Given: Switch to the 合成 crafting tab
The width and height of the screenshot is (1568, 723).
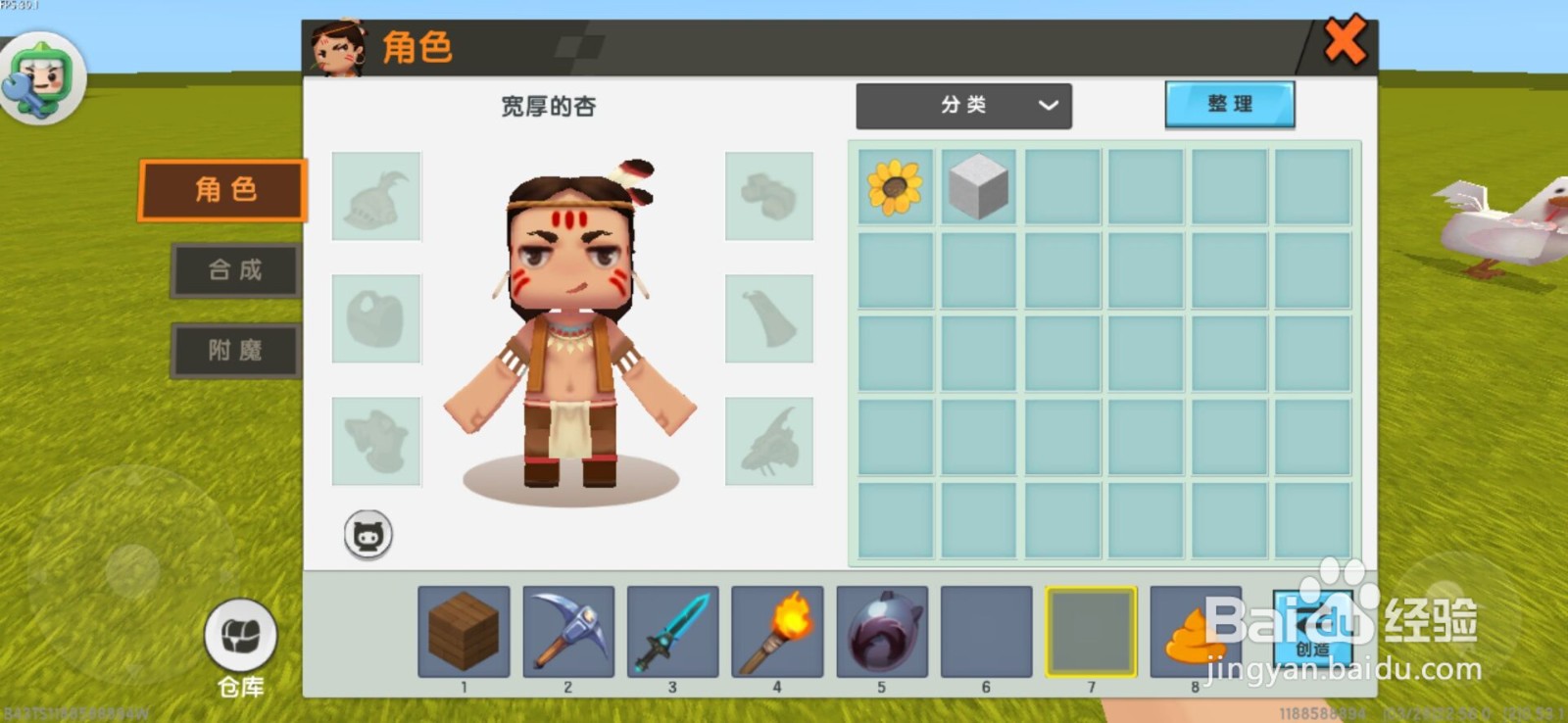Looking at the screenshot, I should click(234, 271).
